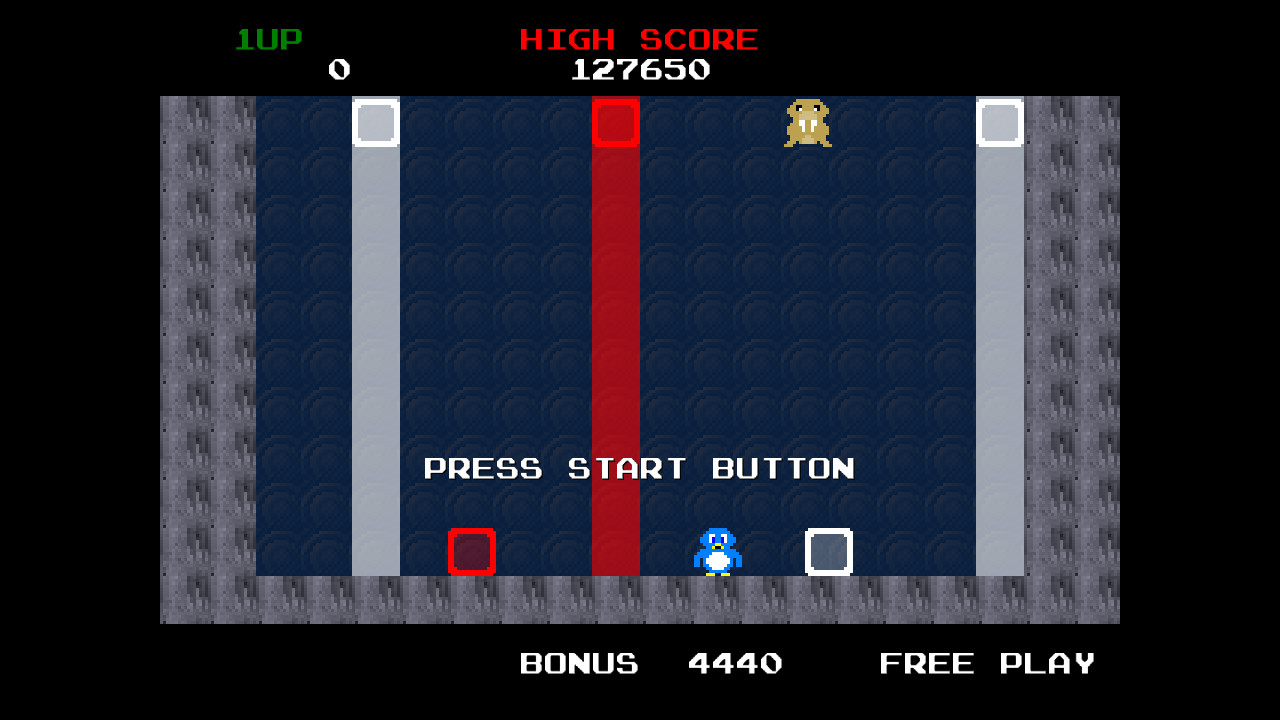
Task: Click the red-outlined block near the bottom
Action: 471,551
